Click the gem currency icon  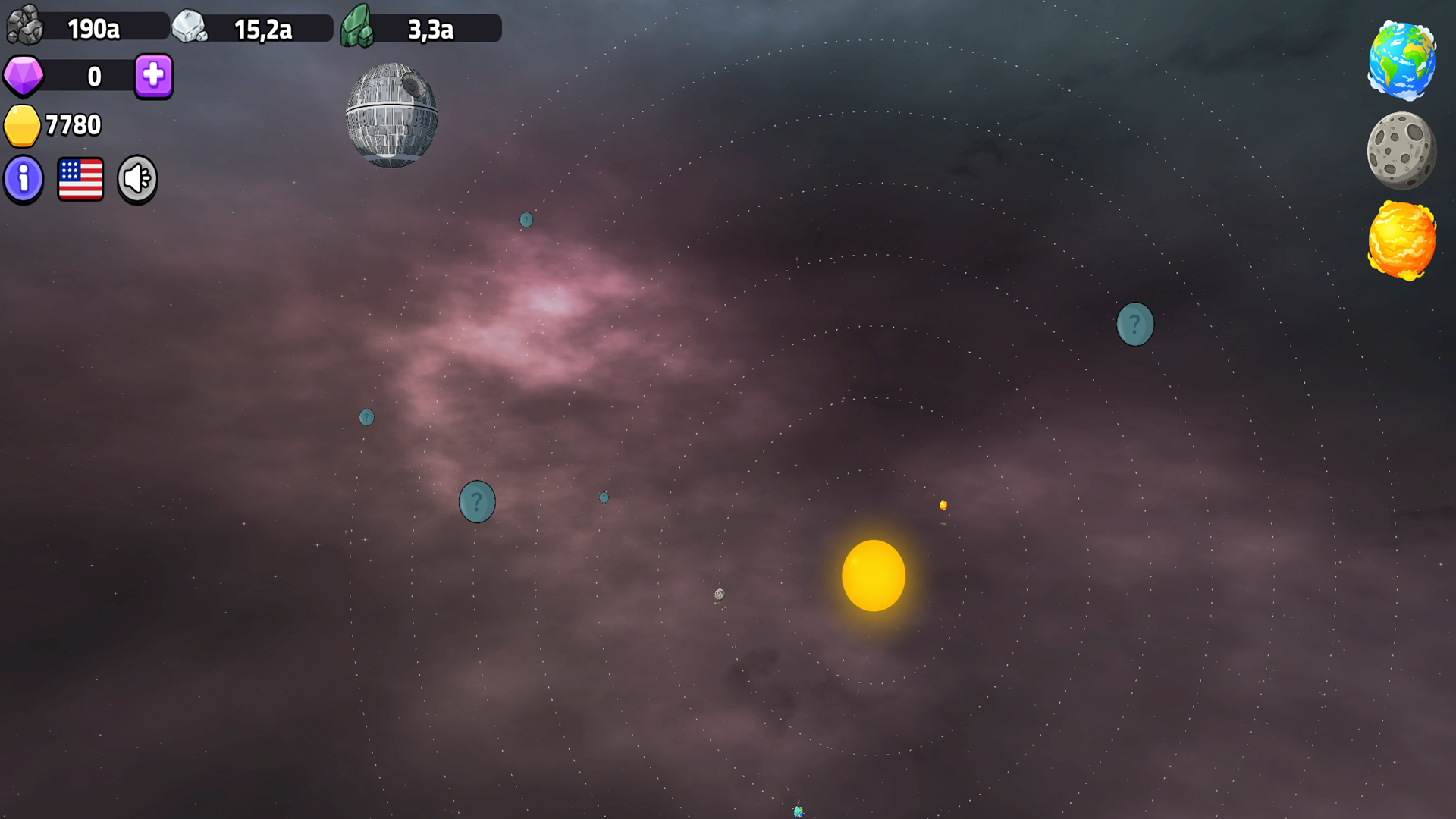coord(24,76)
